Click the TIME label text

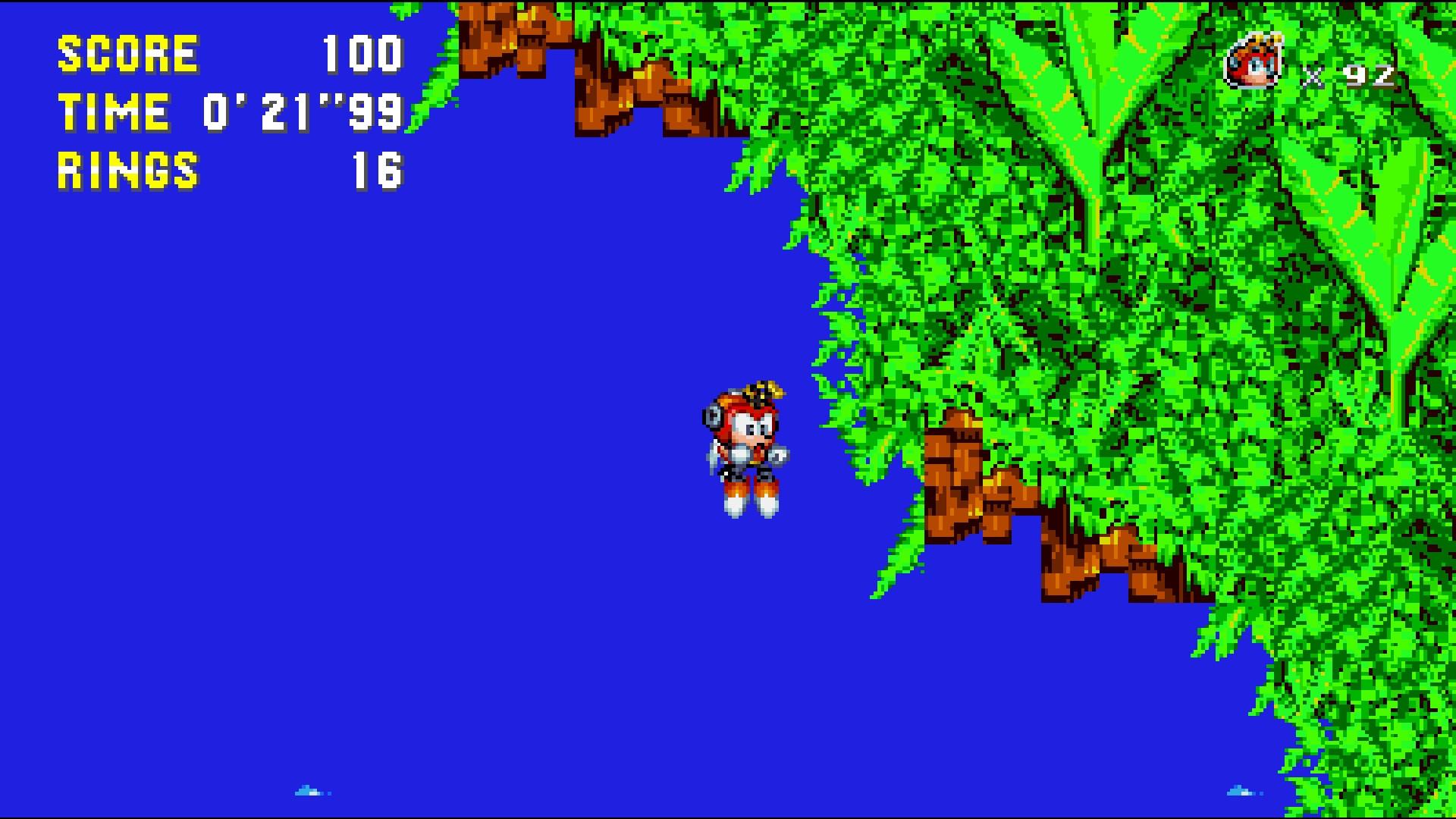pyautogui.click(x=114, y=112)
